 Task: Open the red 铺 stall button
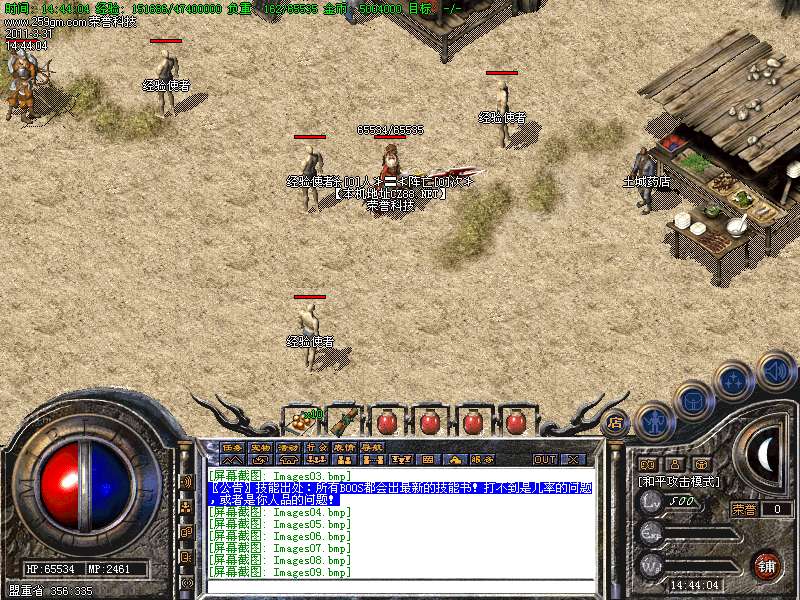767,566
